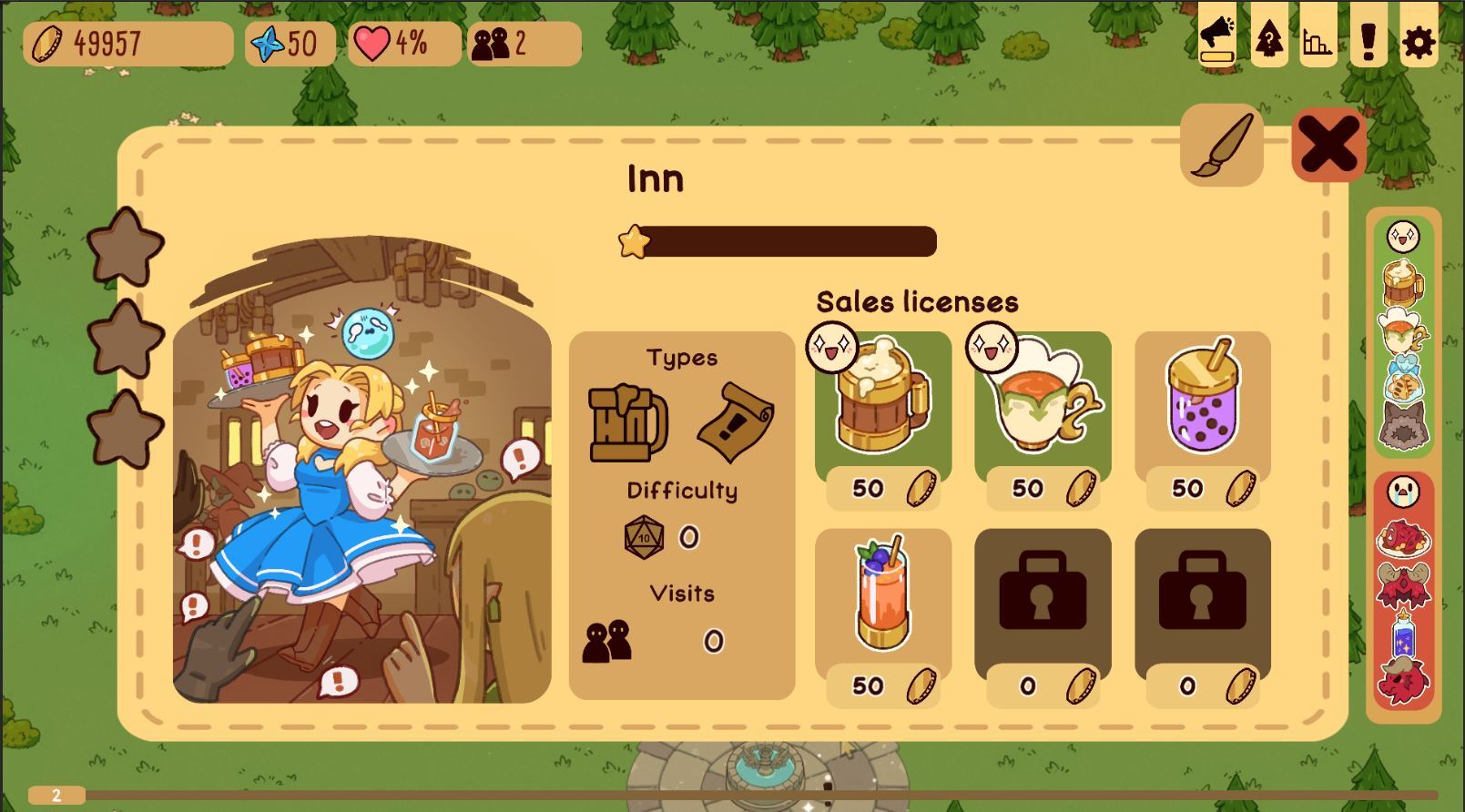
Task: Click the quest scroll type icon
Action: [x=736, y=422]
